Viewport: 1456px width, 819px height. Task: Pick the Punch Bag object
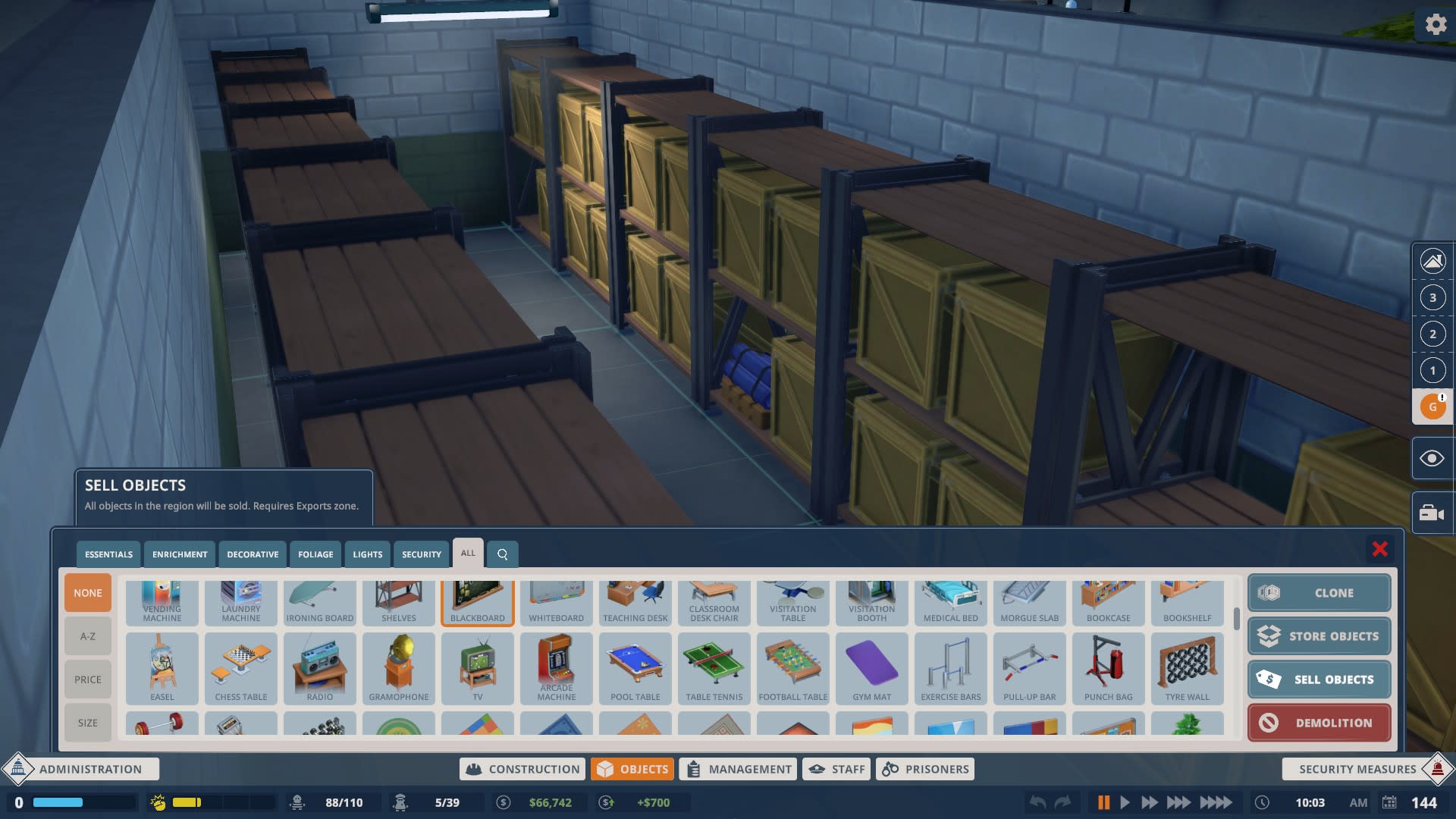1108,667
